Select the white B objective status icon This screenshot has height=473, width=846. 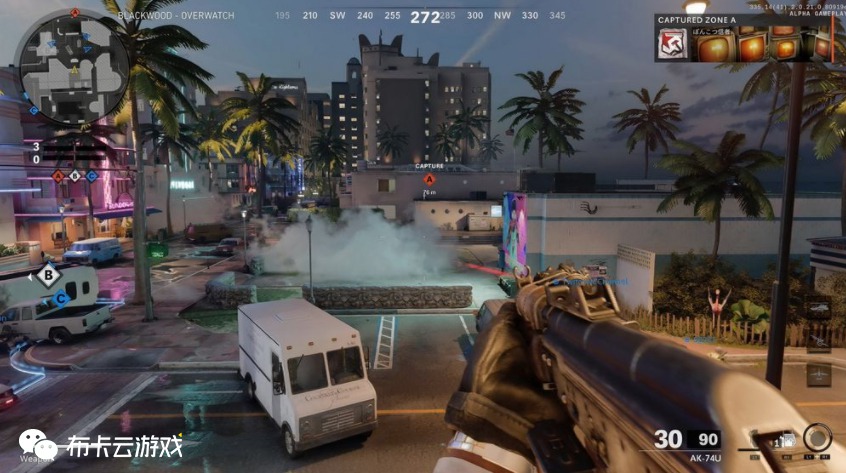point(75,176)
